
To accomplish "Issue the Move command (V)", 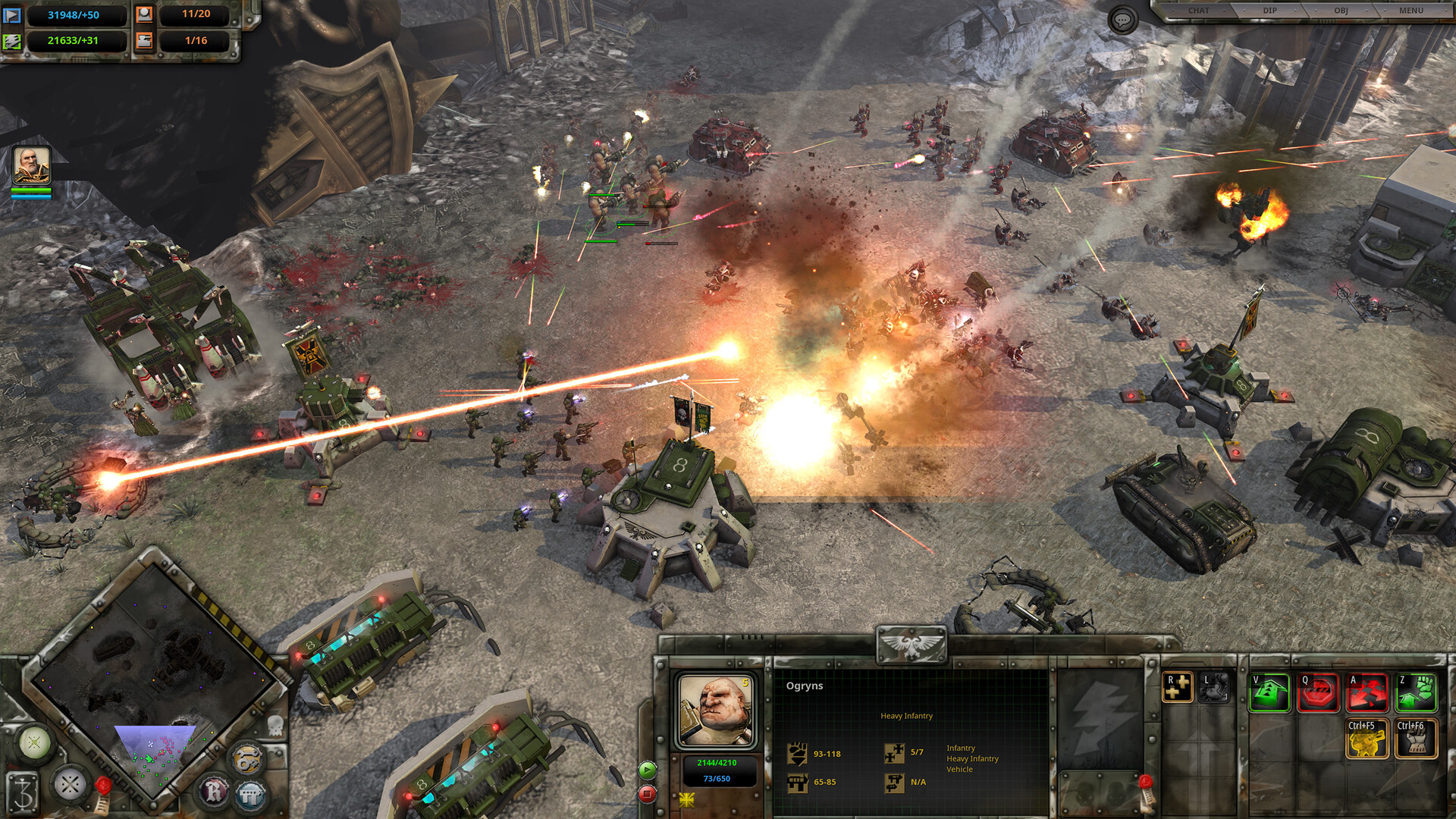I will click(x=1269, y=692).
